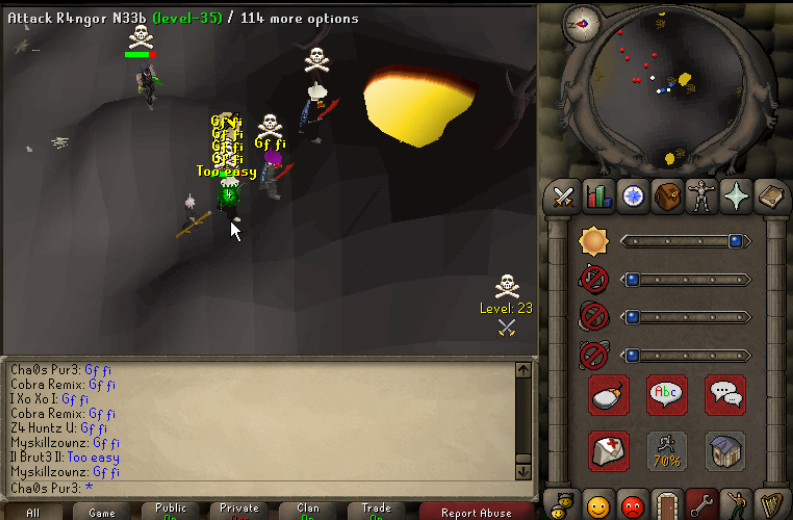793x520 pixels.
Task: Click the compass to face north
Action: click(582, 23)
